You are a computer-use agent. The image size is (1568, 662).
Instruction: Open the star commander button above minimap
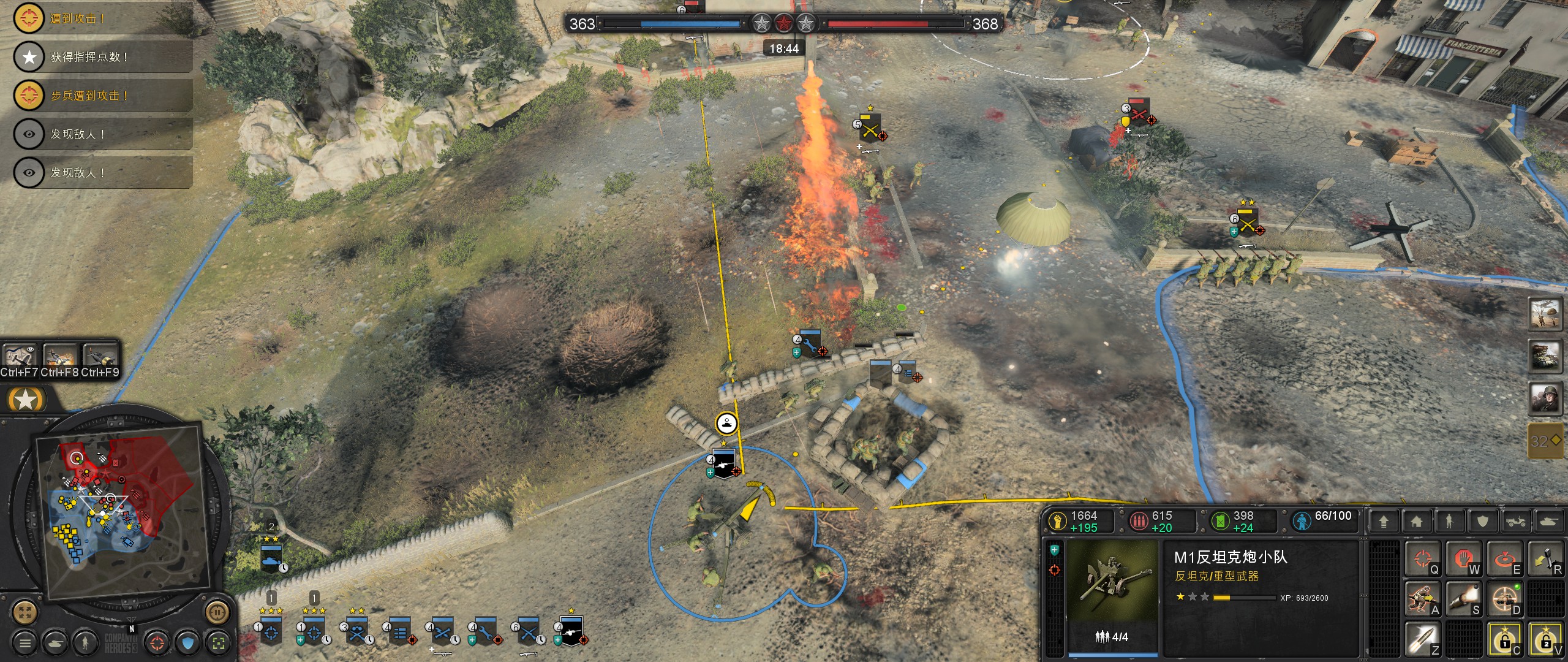click(x=26, y=400)
